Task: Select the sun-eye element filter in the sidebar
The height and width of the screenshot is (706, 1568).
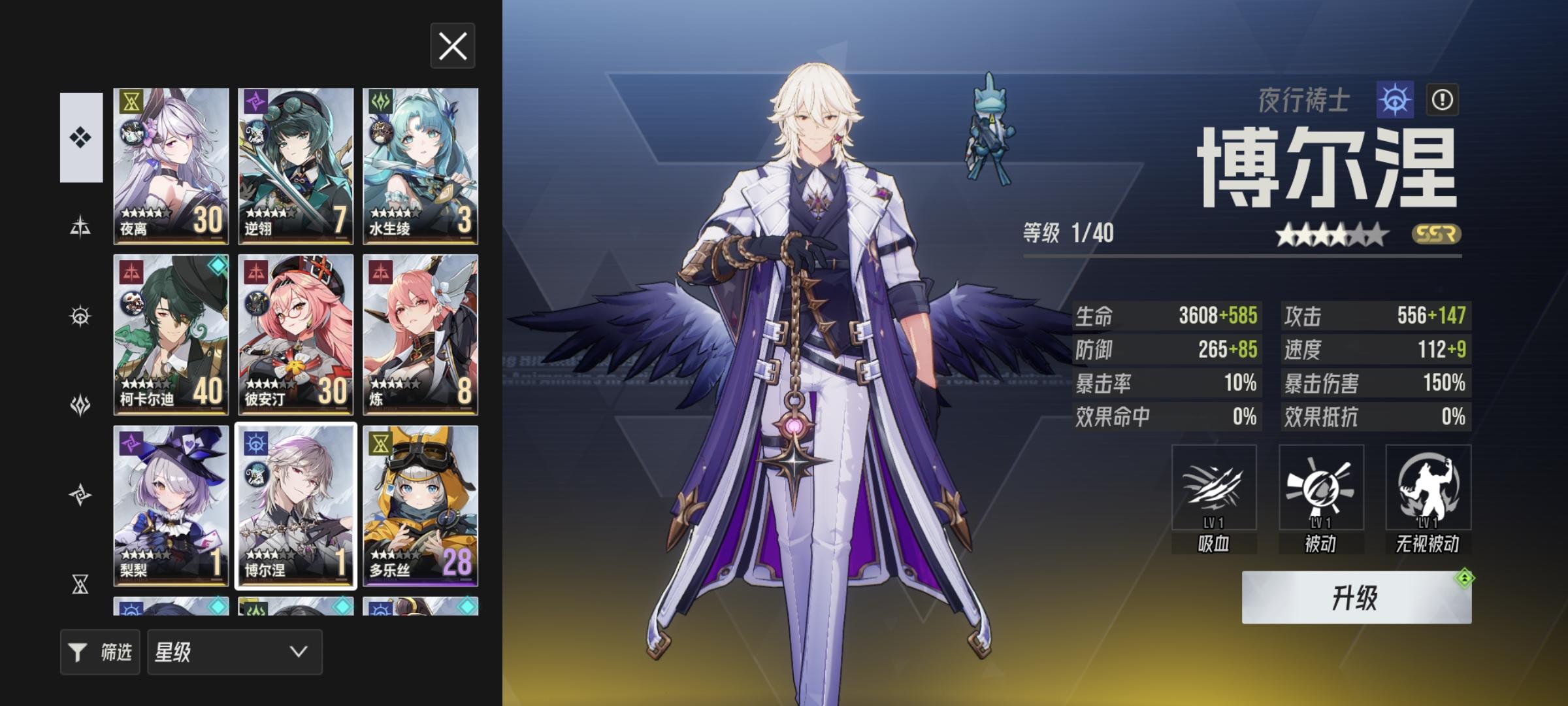Action: [80, 315]
